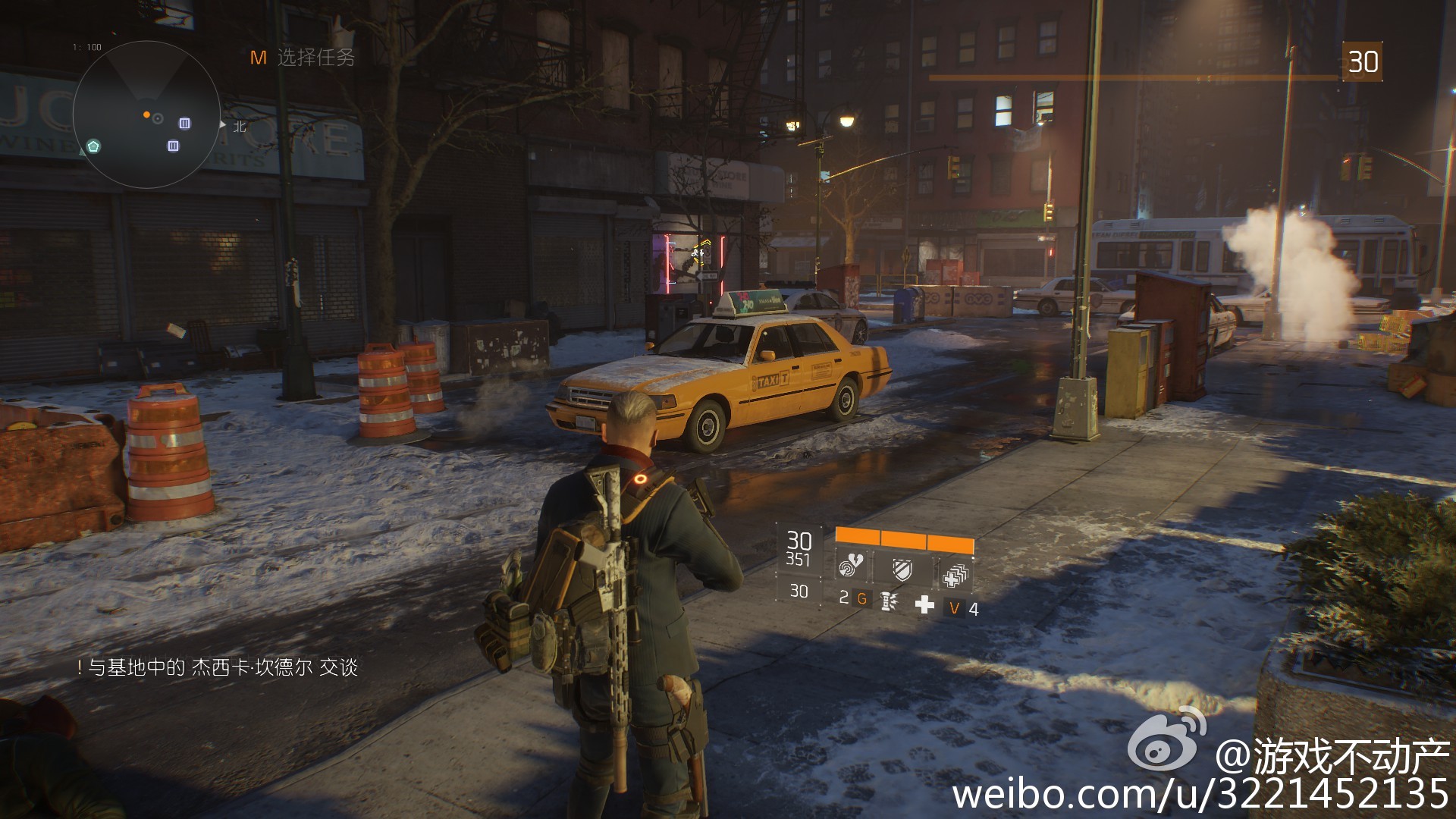Open the circular minimap

[x=146, y=114]
